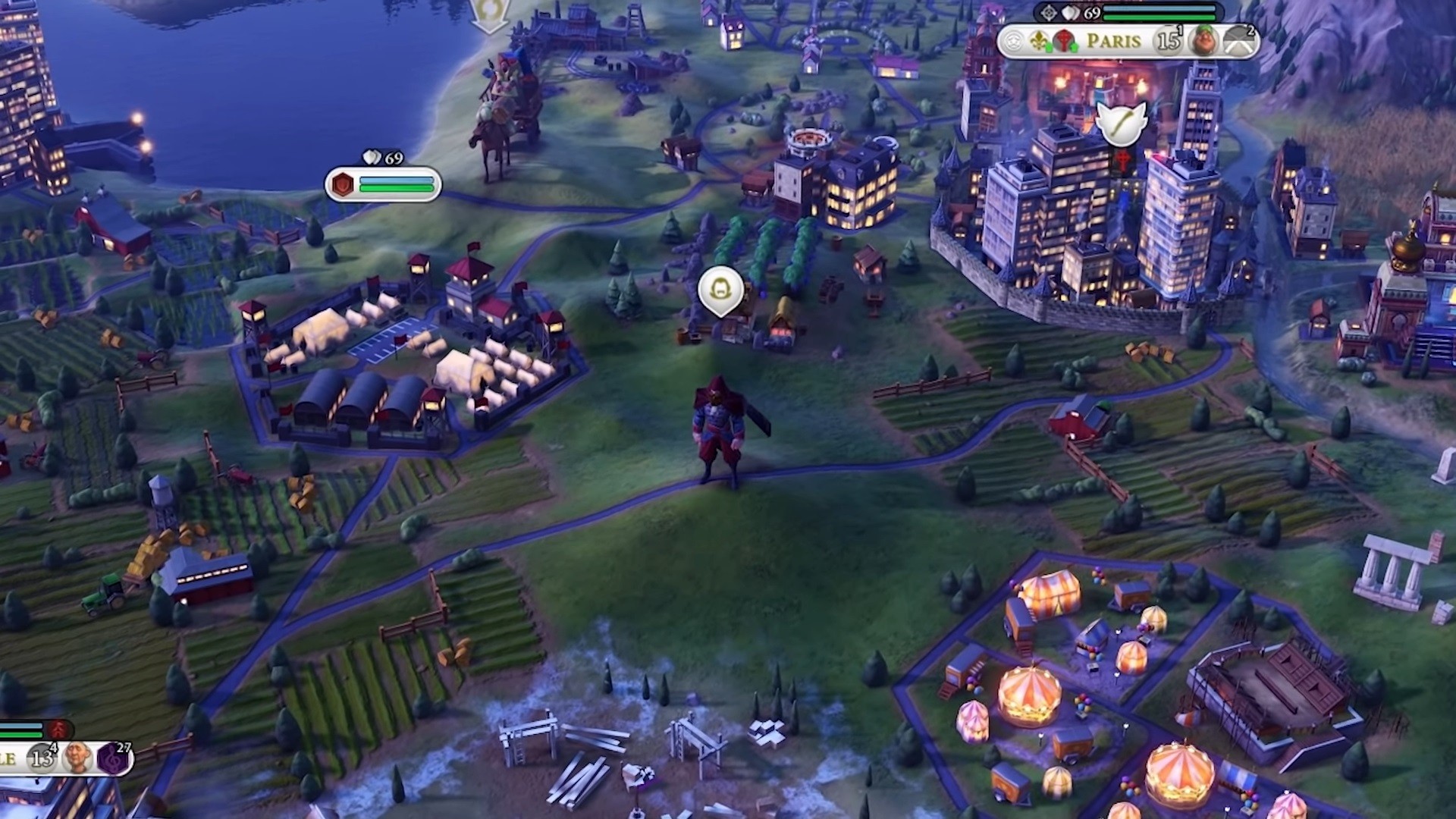Click the production icon on Paris banner
The height and width of the screenshot is (819, 1456).
[1238, 42]
